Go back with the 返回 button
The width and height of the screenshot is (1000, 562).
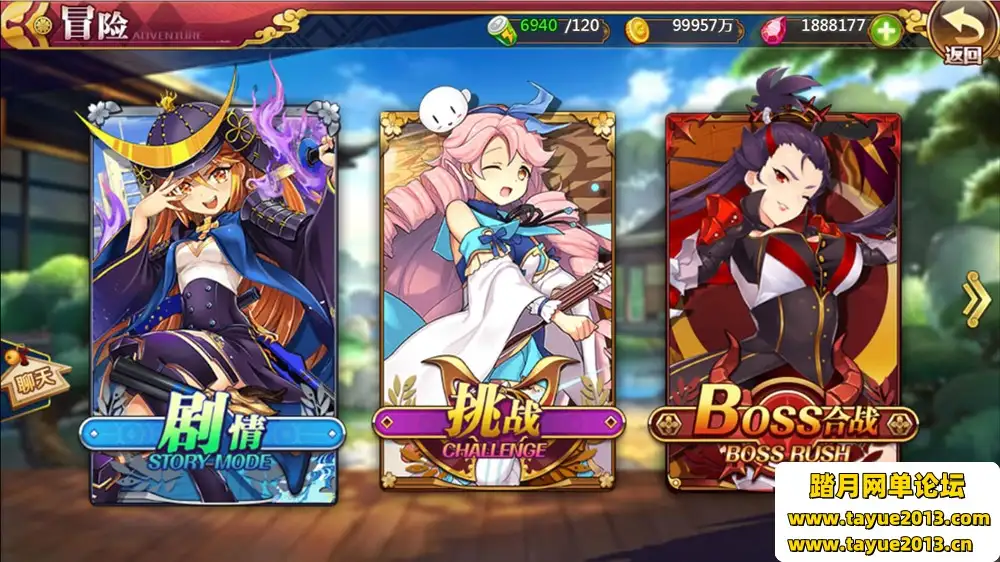click(962, 35)
